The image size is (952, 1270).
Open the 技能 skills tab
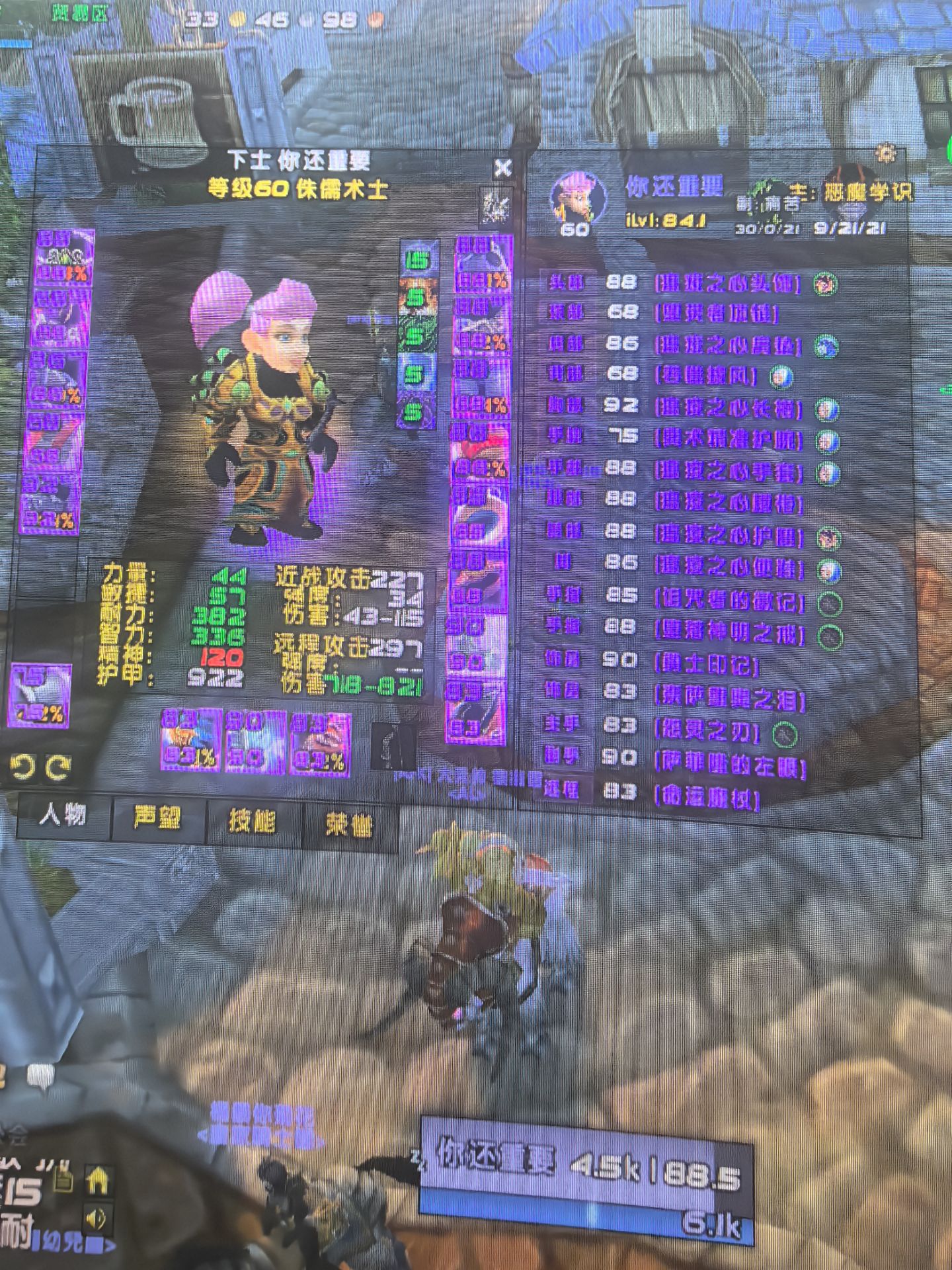(252, 822)
